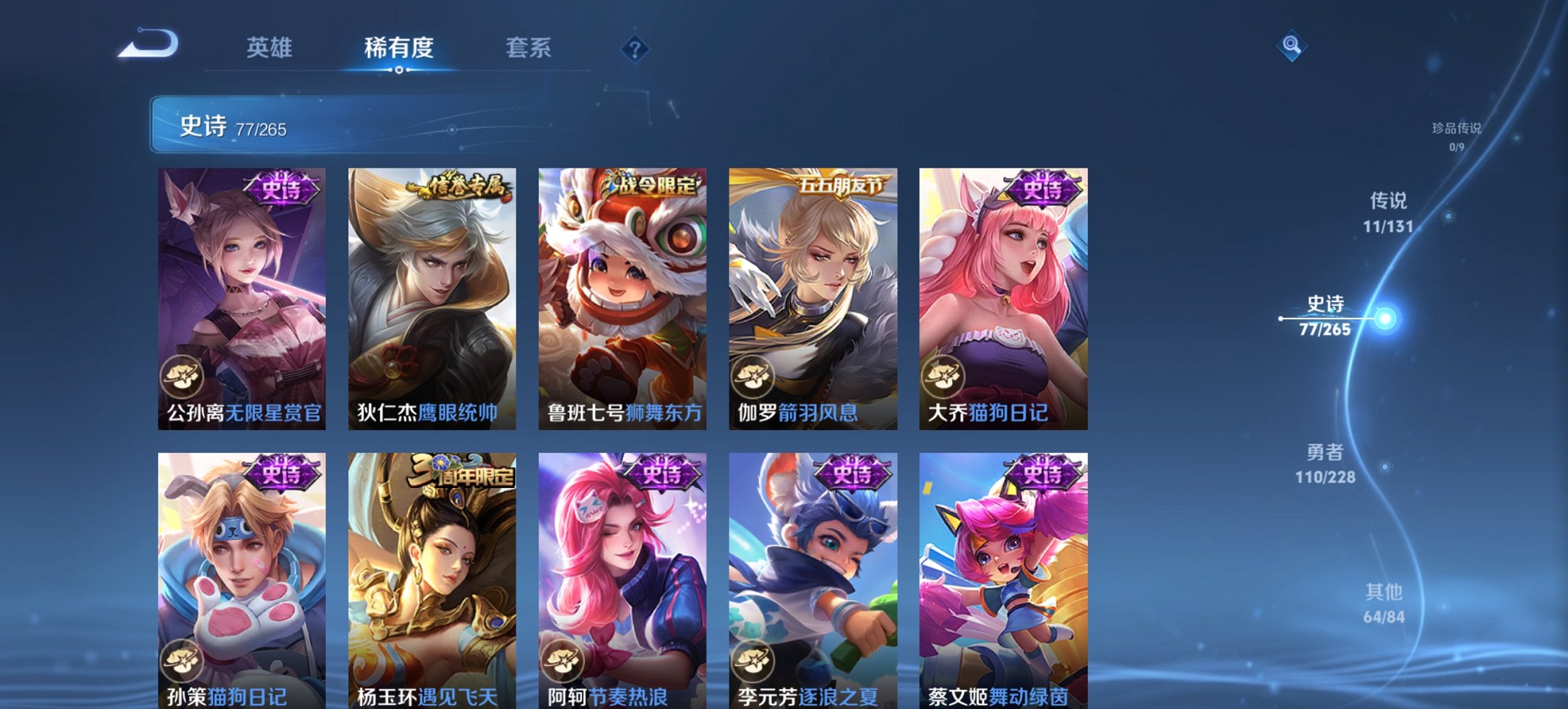Click the question mark help icon
This screenshot has height=709, width=1568.
[x=636, y=48]
